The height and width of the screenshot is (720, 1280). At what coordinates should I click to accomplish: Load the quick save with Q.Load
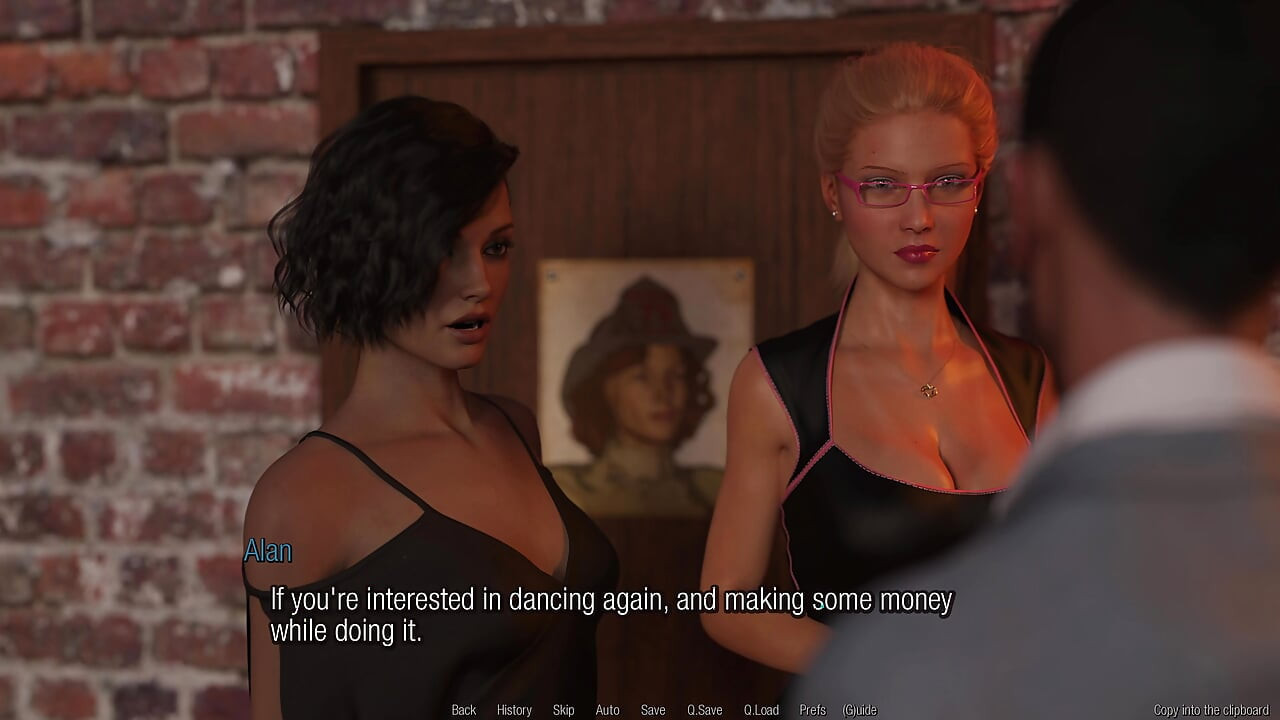tap(761, 709)
